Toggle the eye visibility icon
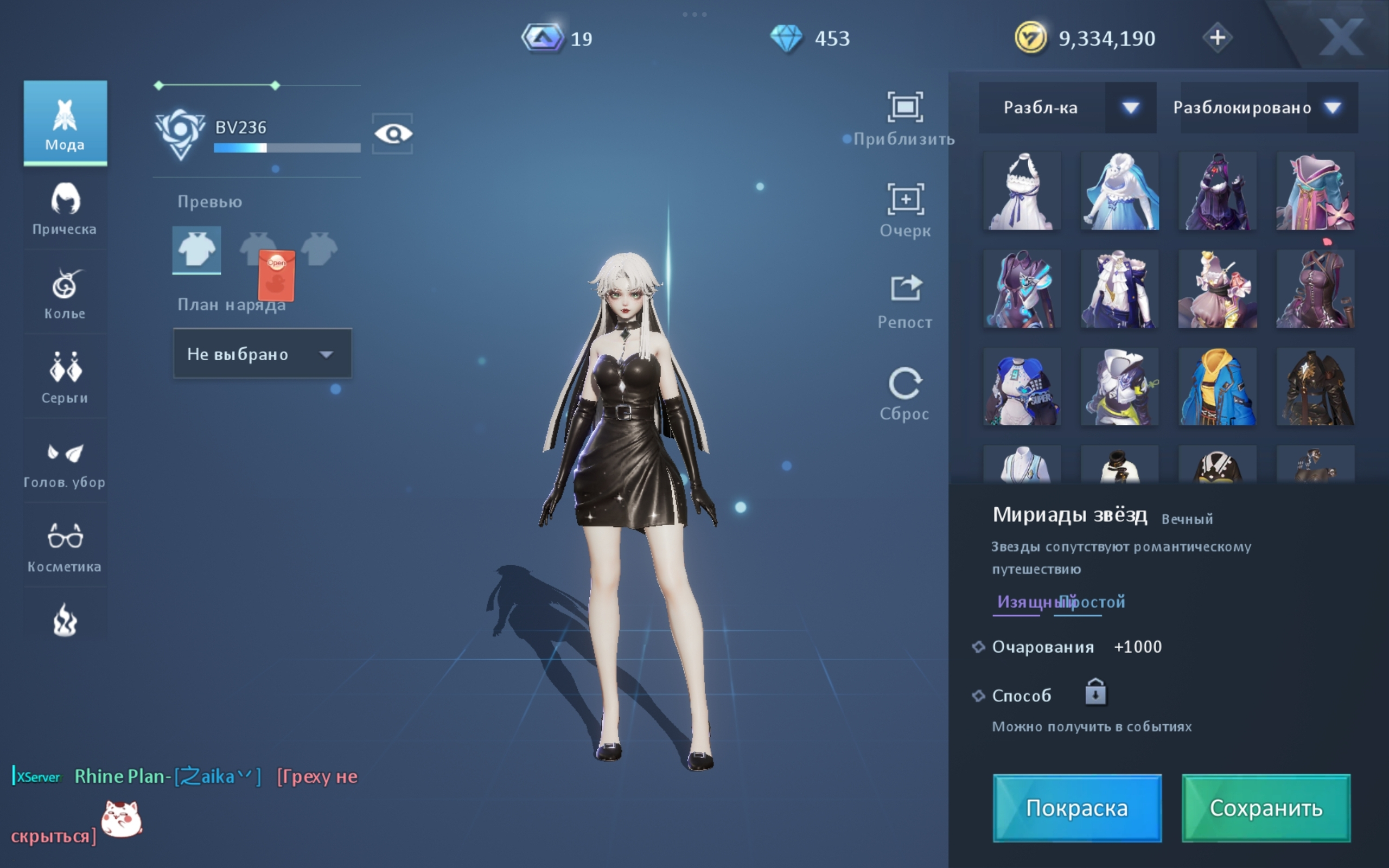This screenshot has height=868, width=1389. coord(393,134)
